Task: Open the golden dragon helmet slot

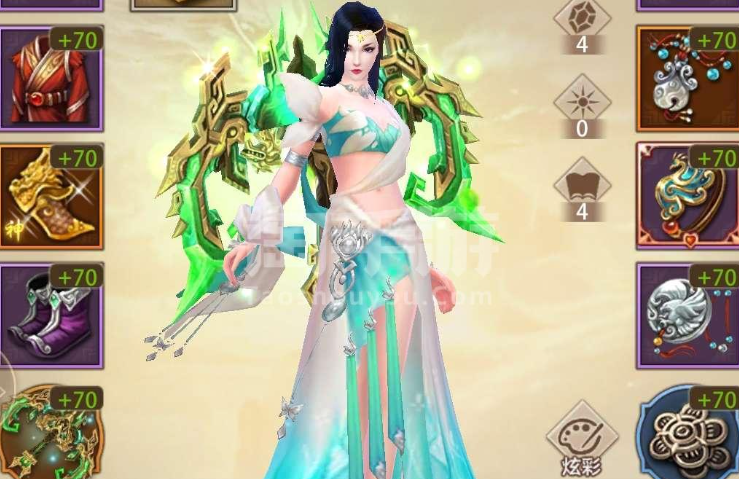Action: coord(50,196)
